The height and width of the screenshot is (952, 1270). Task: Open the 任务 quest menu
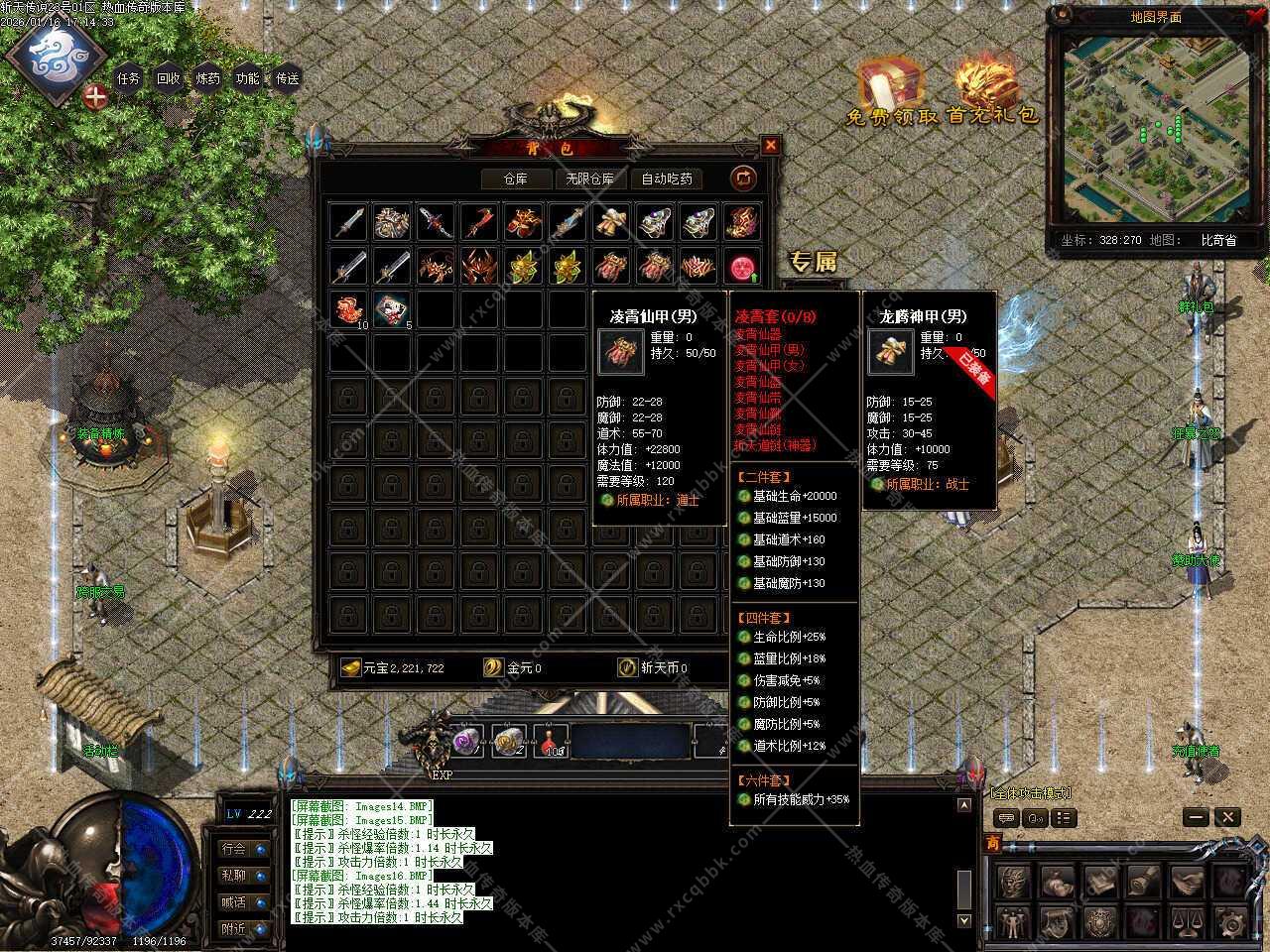[x=129, y=78]
